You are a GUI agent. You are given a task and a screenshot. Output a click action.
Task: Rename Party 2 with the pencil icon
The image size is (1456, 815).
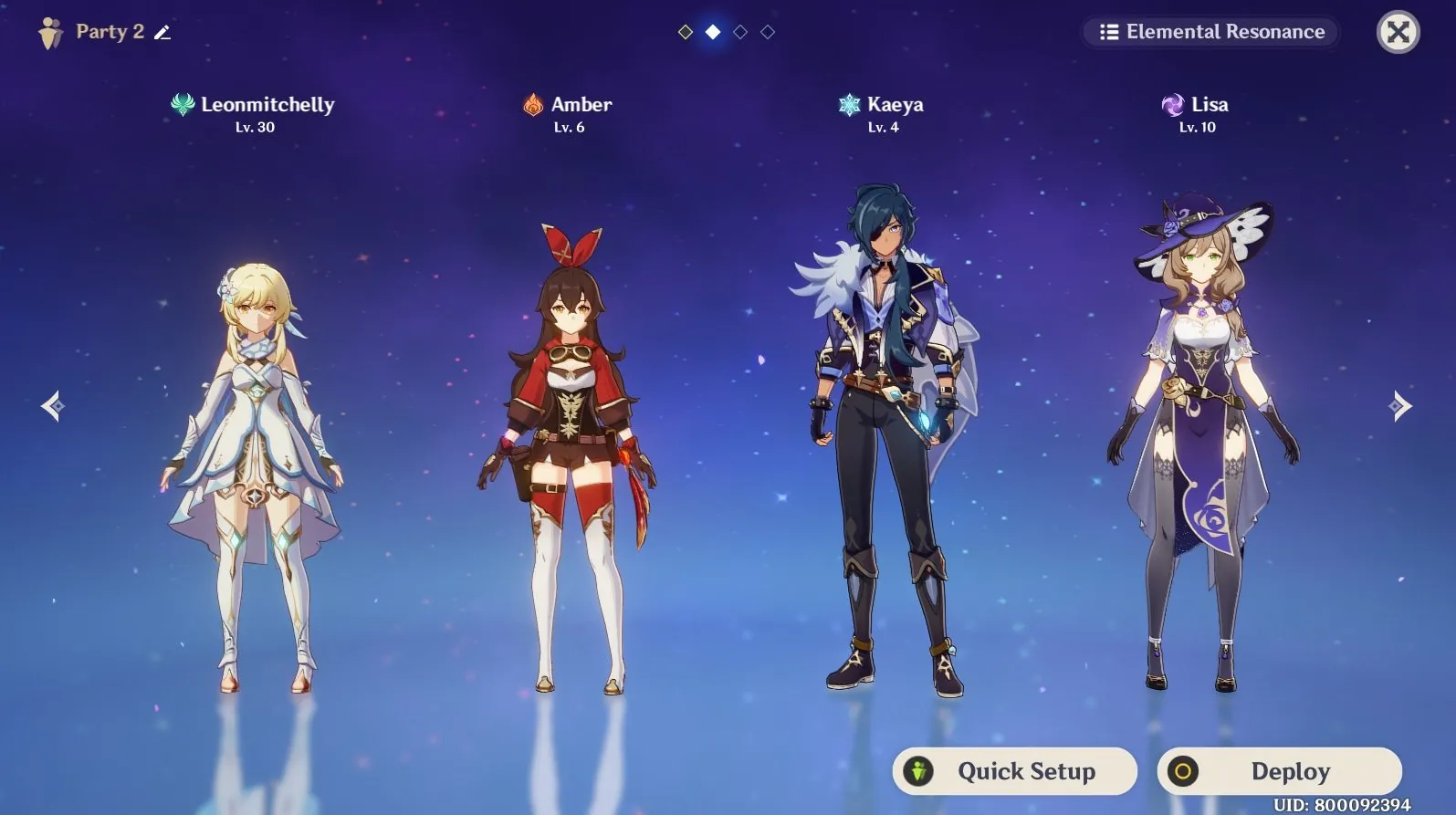point(162,33)
